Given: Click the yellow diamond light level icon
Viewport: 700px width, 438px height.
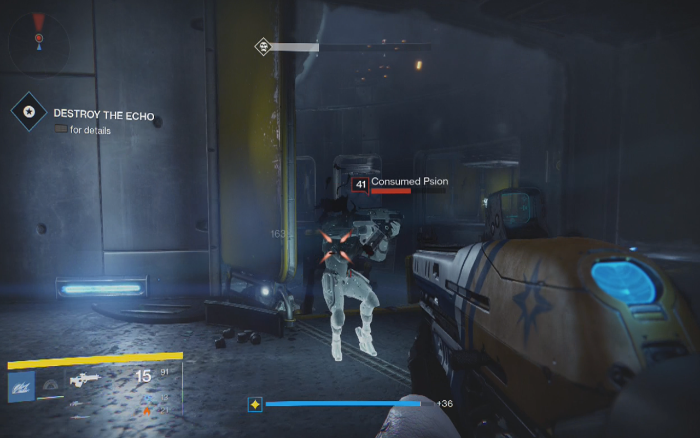Looking at the screenshot, I should [255, 404].
